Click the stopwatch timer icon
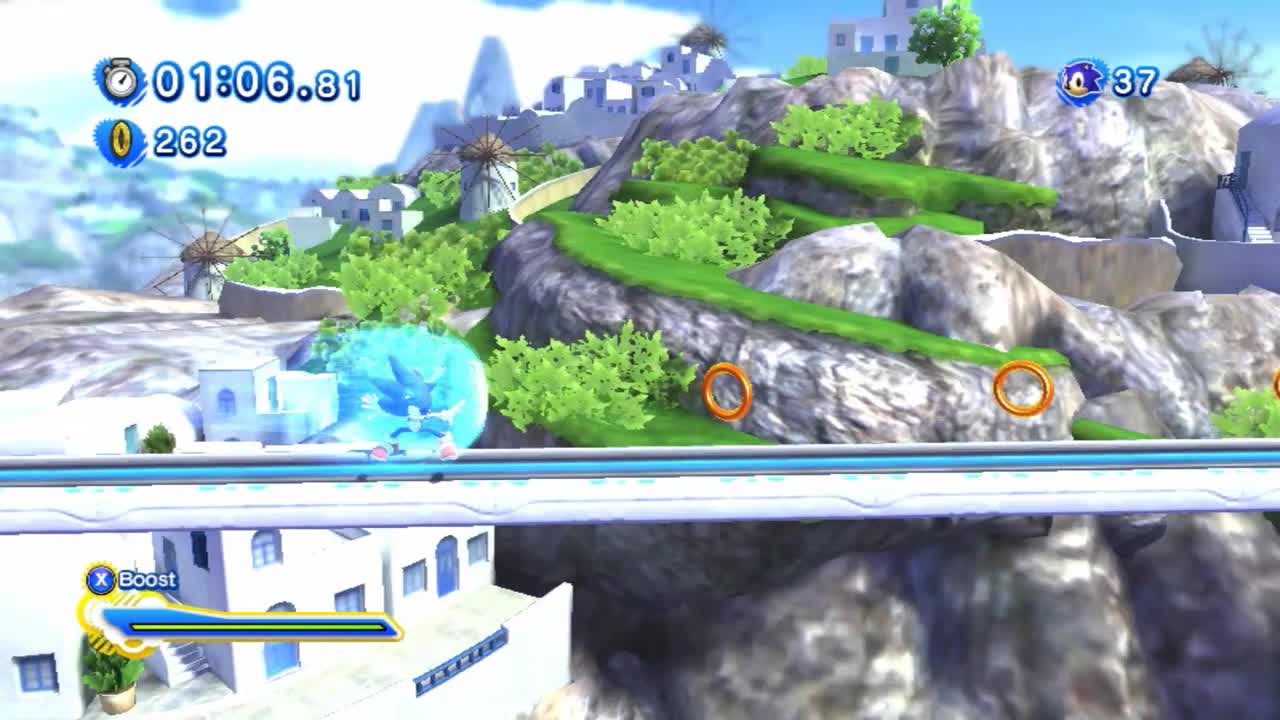Viewport: 1280px width, 720px height. 119,79
